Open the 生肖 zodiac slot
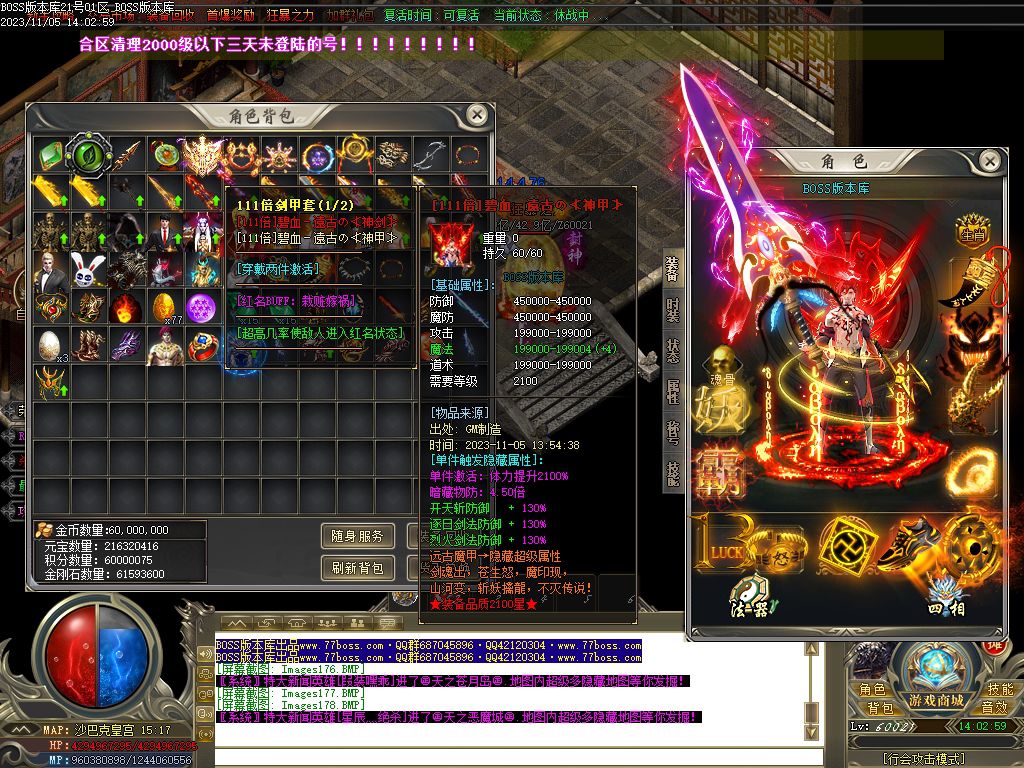 (x=971, y=236)
